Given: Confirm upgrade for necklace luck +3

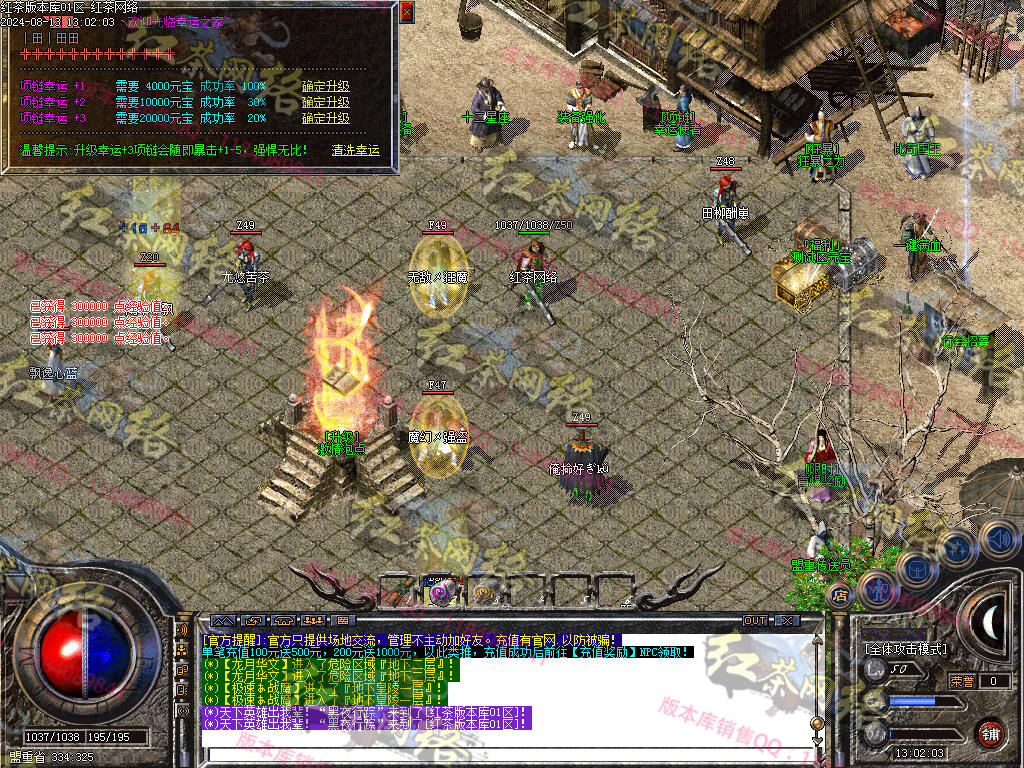Looking at the screenshot, I should [326, 118].
